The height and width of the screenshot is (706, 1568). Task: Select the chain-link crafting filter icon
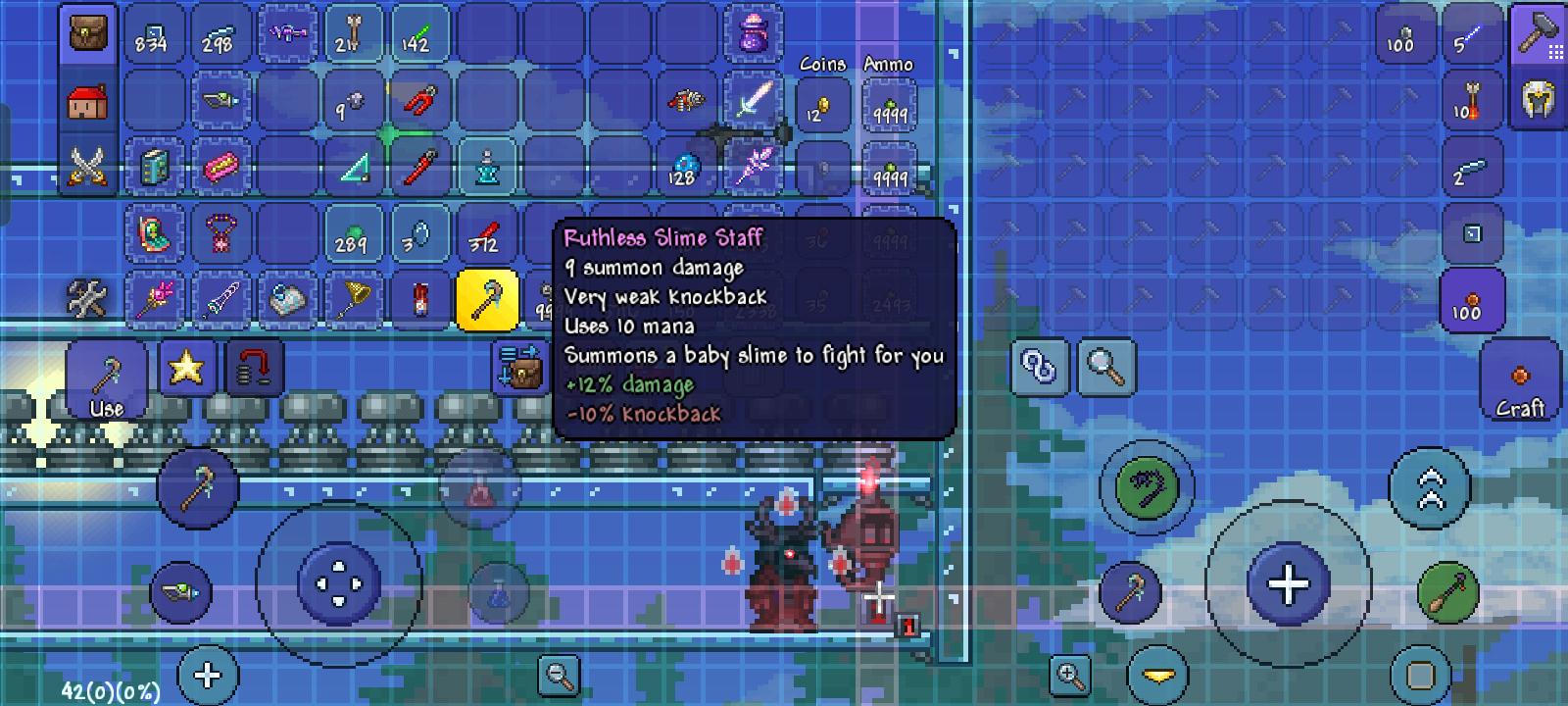(x=1039, y=367)
